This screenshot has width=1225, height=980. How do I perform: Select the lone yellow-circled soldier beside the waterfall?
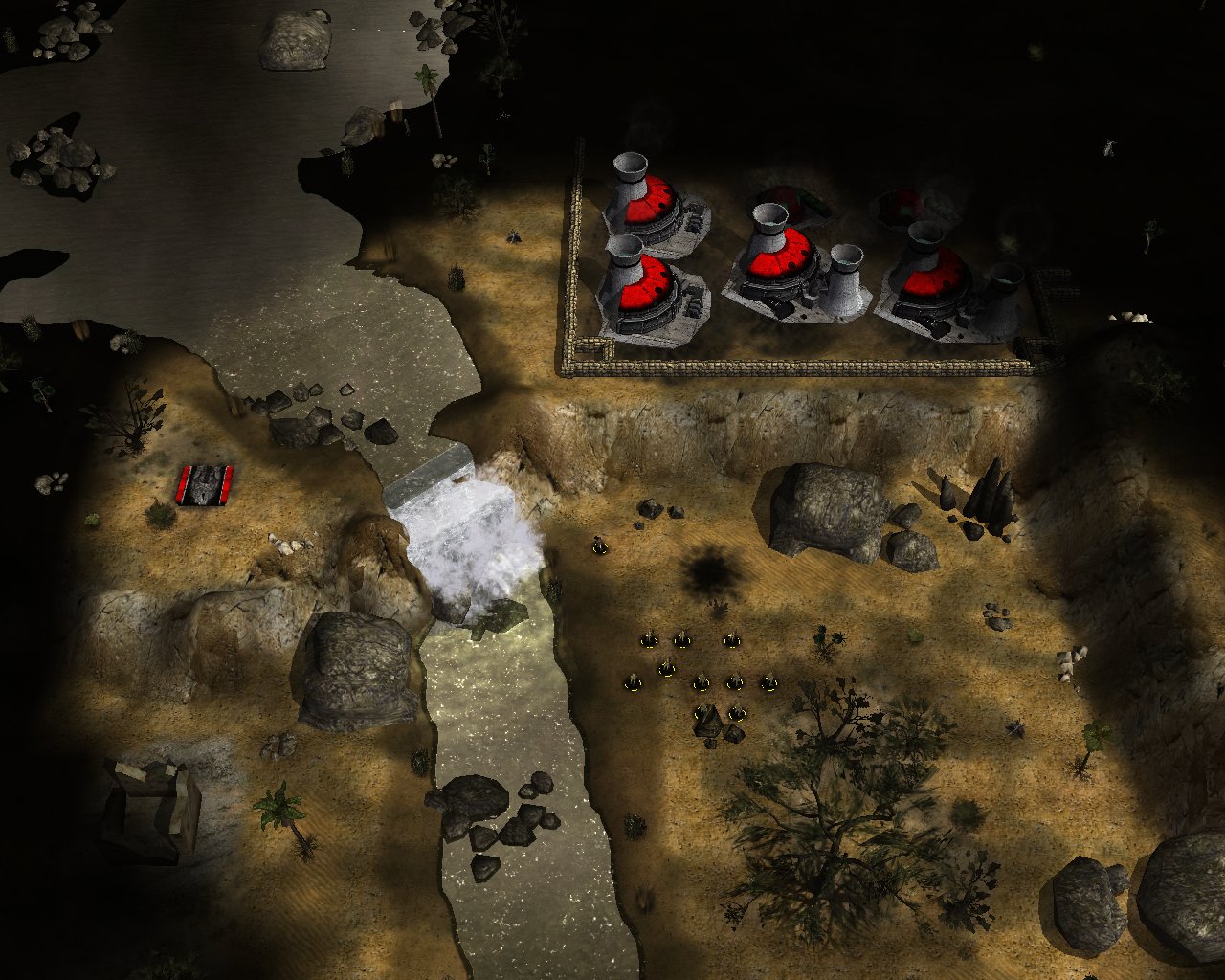point(600,546)
